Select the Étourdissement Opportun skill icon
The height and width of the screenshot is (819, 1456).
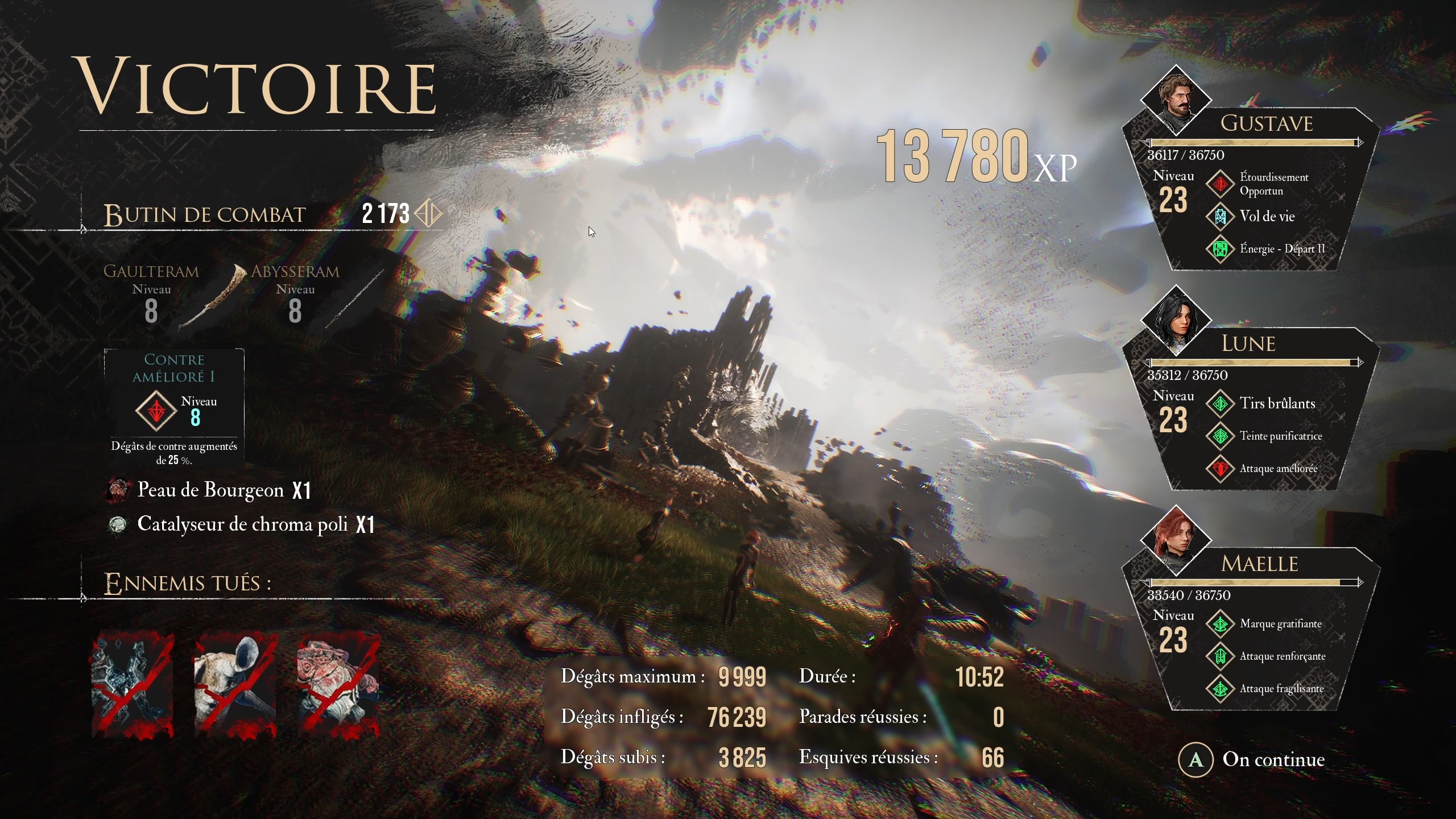[x=1221, y=183]
